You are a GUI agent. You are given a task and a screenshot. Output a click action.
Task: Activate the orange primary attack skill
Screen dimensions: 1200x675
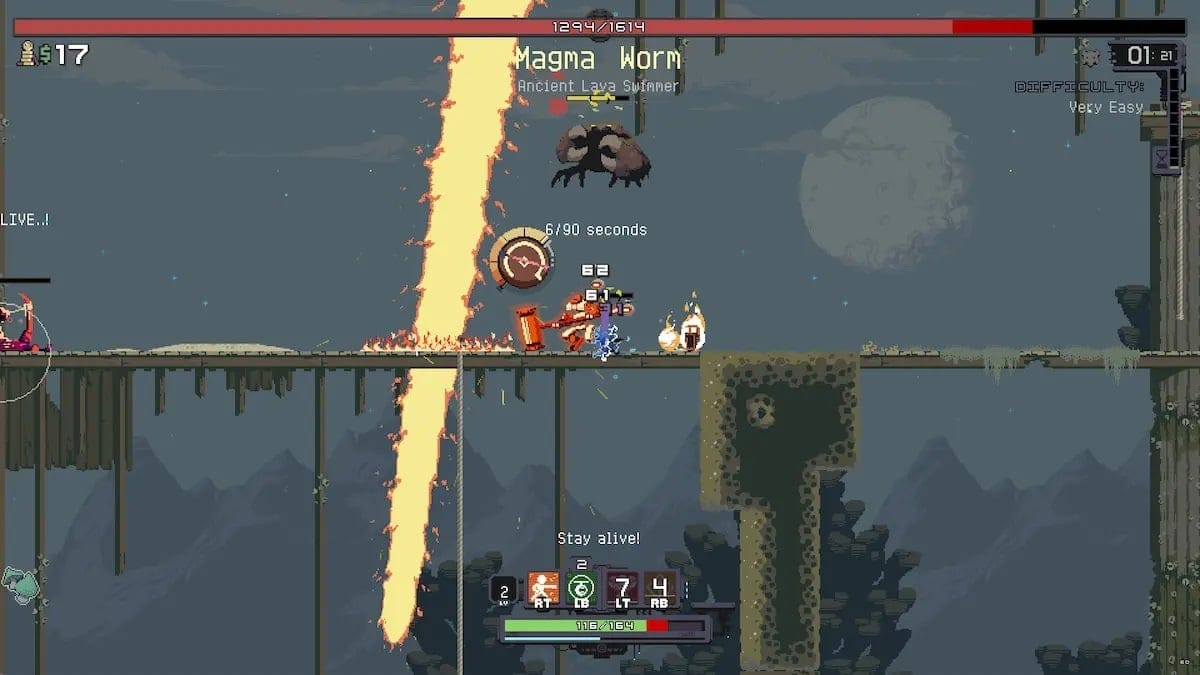click(543, 587)
